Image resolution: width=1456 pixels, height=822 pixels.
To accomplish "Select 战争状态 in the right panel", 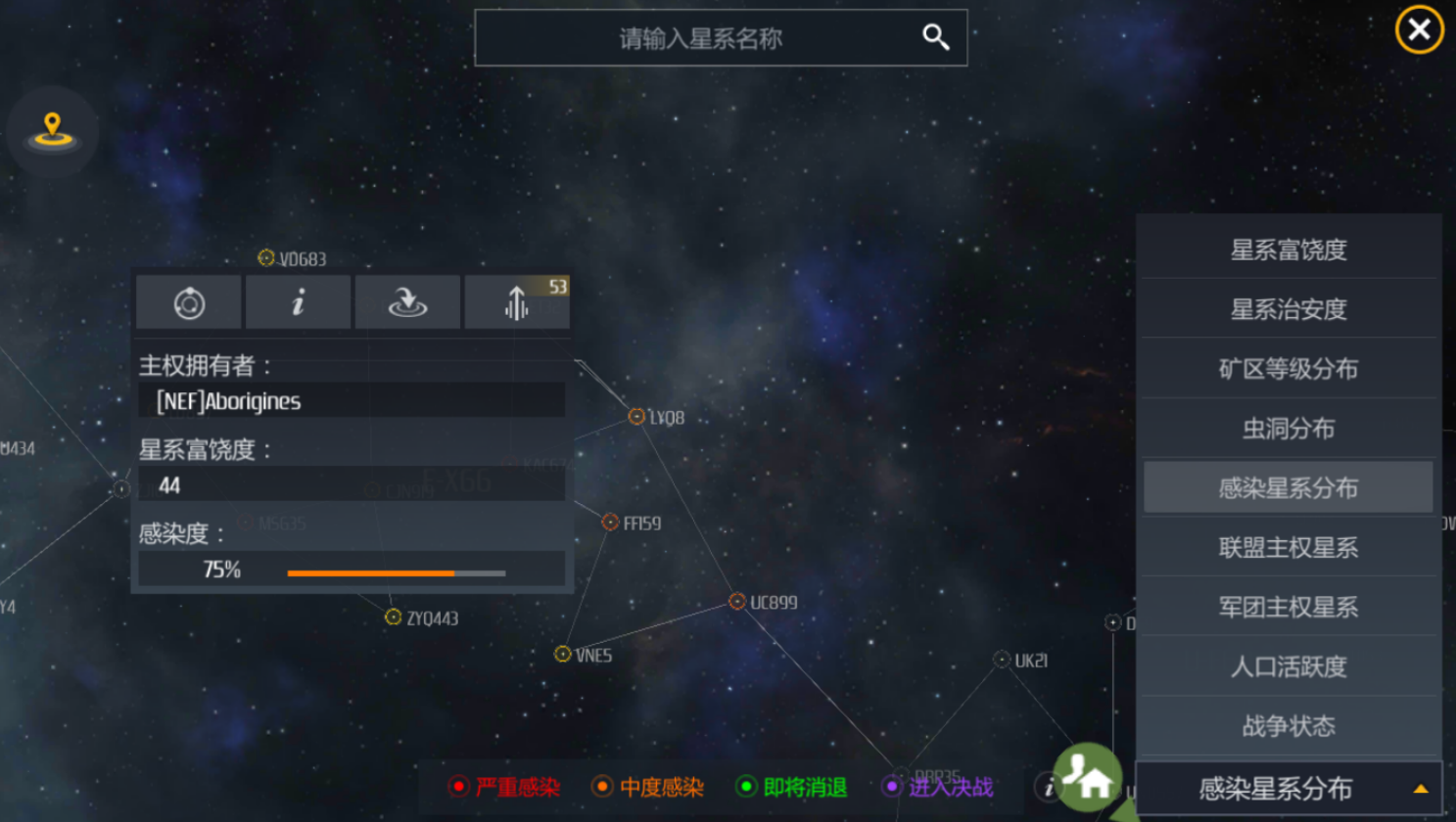I will pyautogui.click(x=1288, y=726).
